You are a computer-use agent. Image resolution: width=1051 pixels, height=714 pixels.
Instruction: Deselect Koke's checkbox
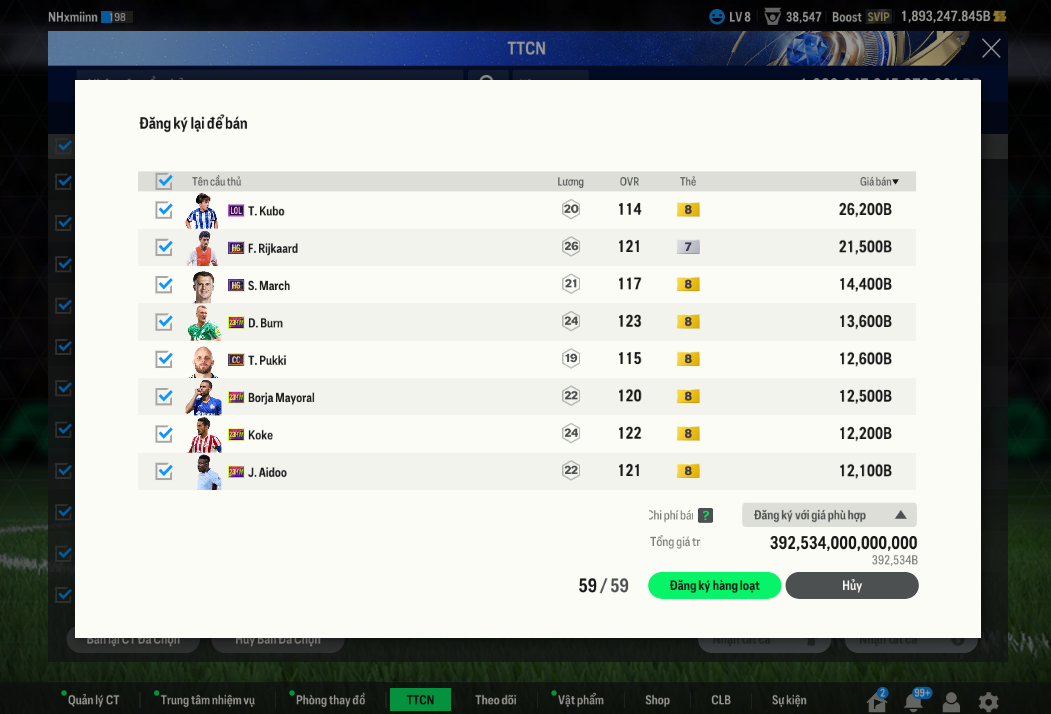point(164,434)
